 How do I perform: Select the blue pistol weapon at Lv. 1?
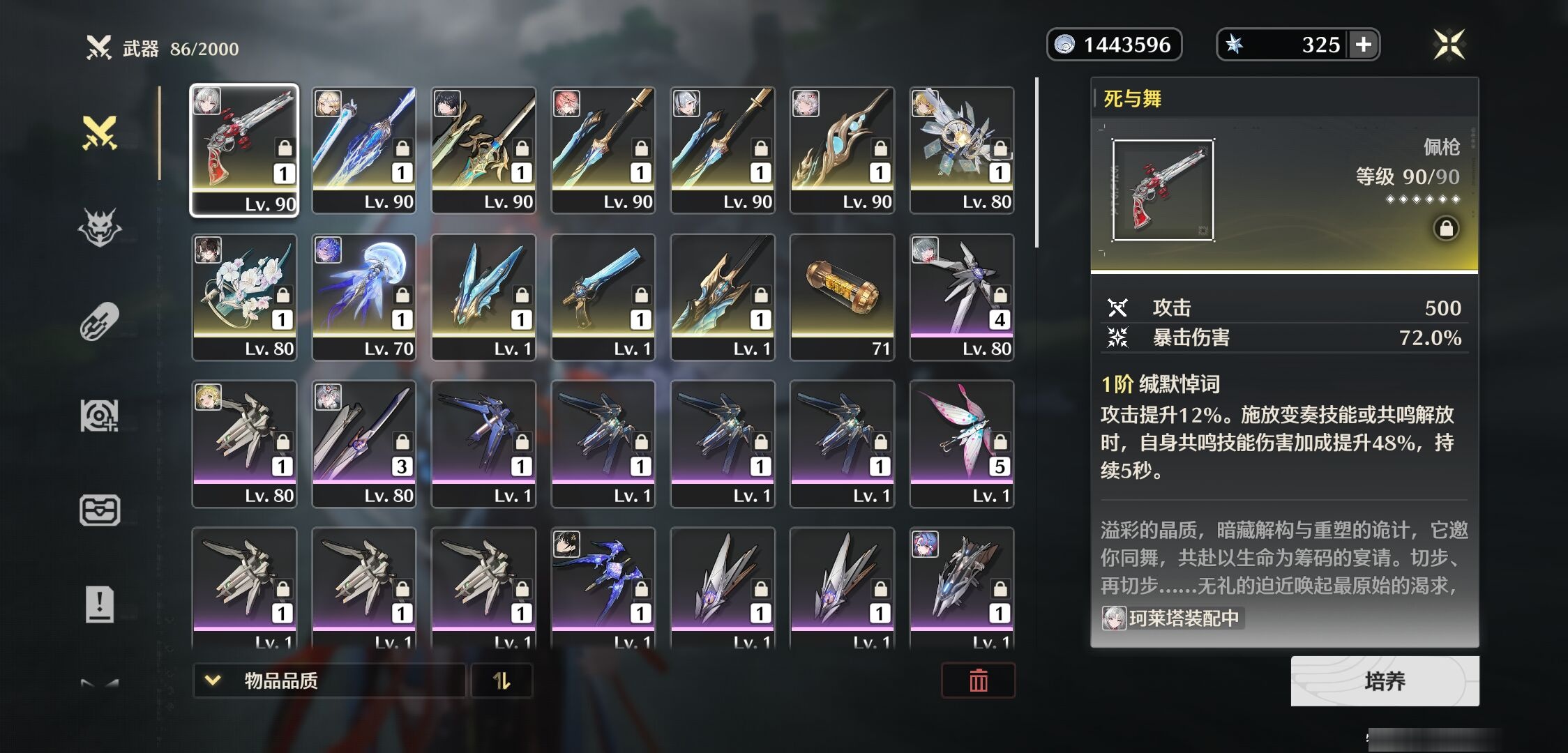pos(603,297)
